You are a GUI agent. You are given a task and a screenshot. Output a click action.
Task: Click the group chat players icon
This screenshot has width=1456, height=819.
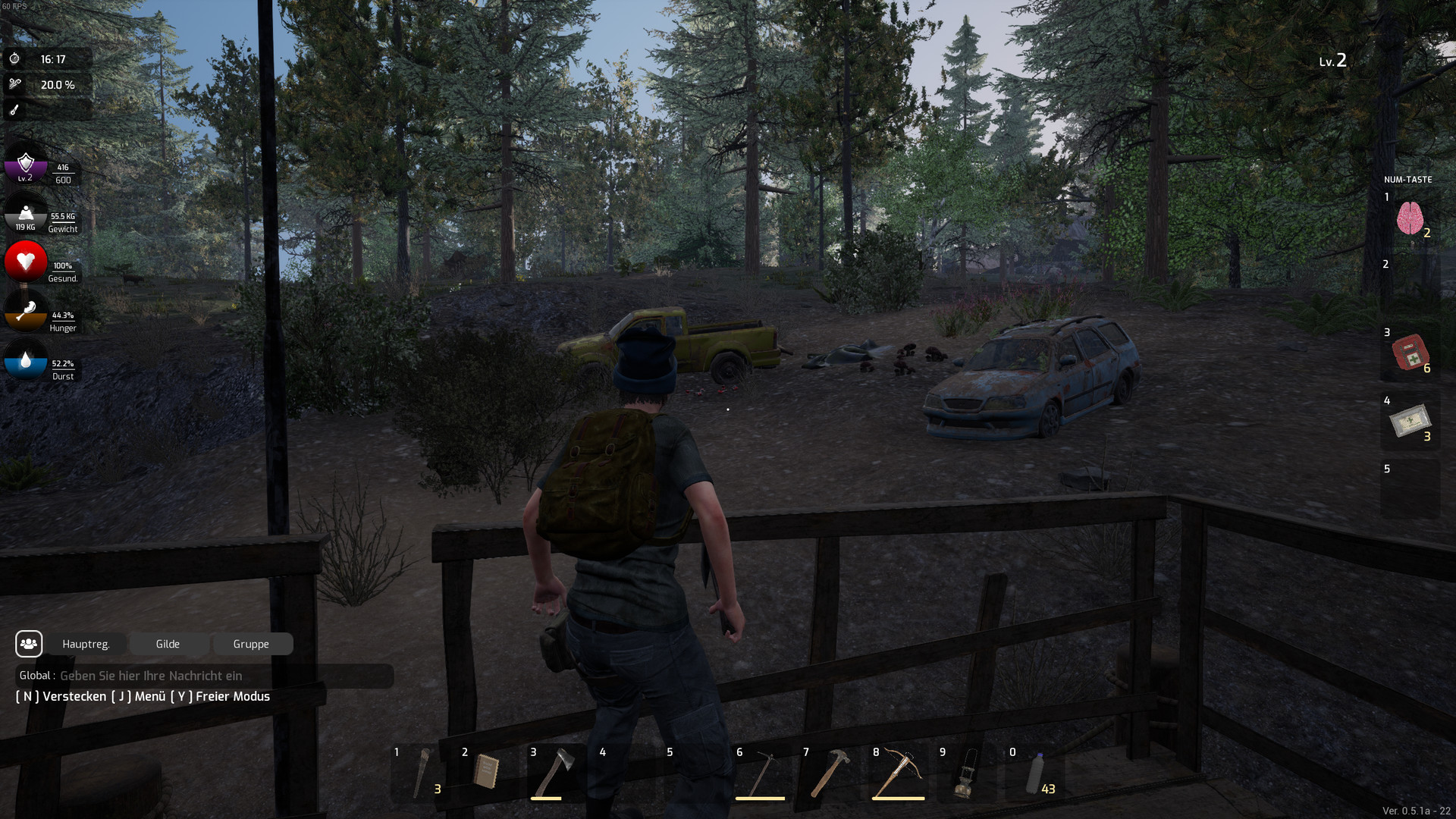point(29,644)
